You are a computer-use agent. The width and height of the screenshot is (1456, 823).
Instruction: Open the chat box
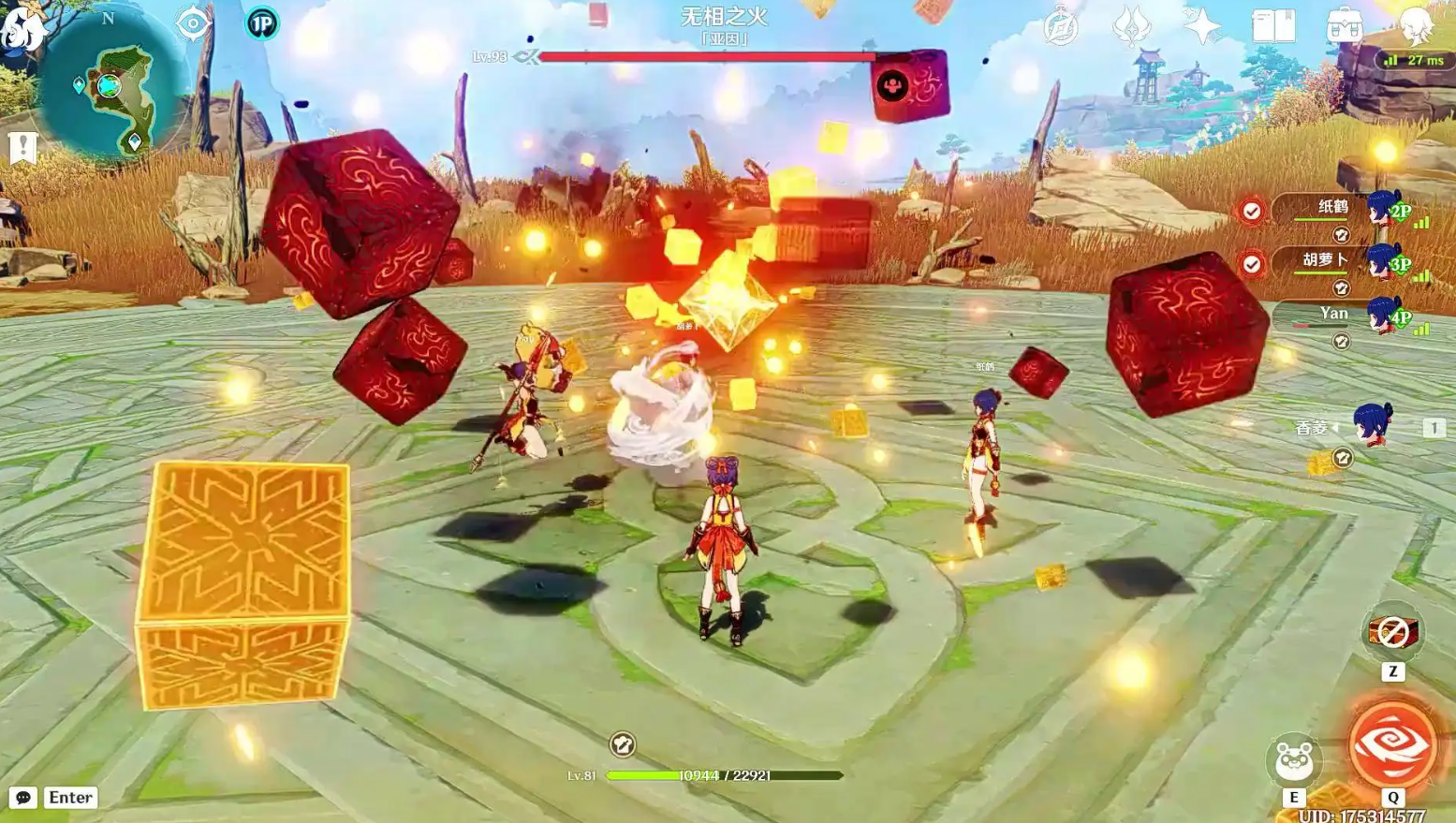pyautogui.click(x=22, y=797)
